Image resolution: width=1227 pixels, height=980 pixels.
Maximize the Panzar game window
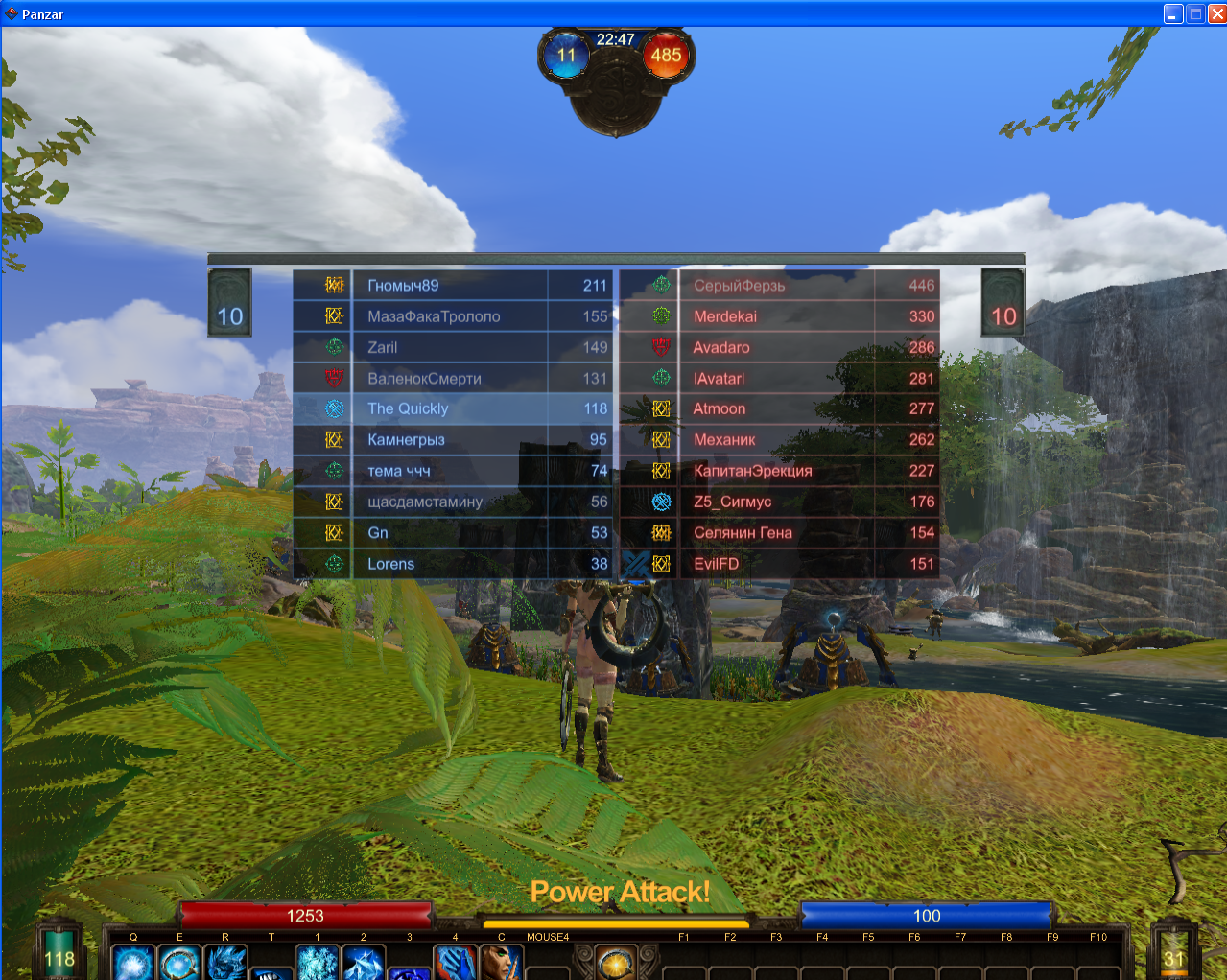[x=1195, y=13]
